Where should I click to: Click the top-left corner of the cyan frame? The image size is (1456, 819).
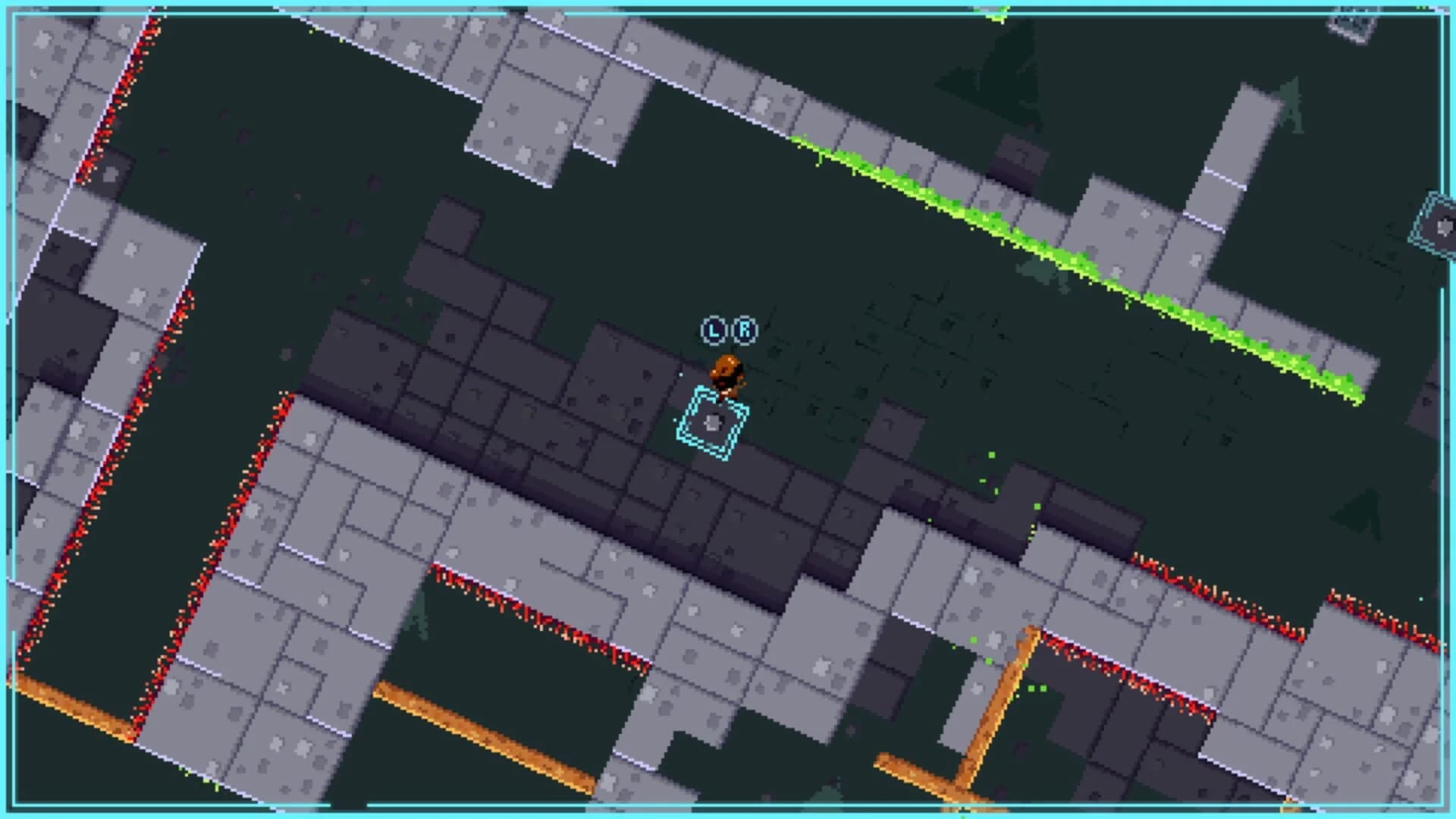click(15, 15)
